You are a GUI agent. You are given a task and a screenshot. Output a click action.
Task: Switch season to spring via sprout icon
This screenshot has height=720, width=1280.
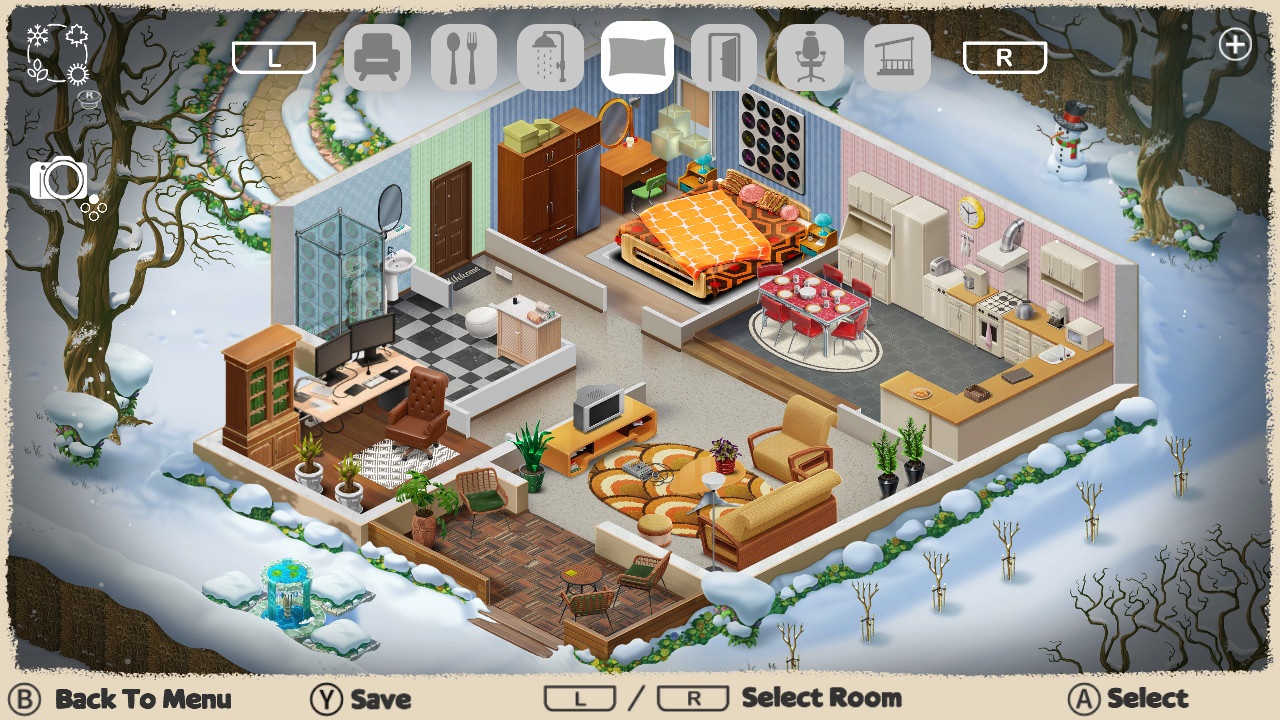pos(38,70)
